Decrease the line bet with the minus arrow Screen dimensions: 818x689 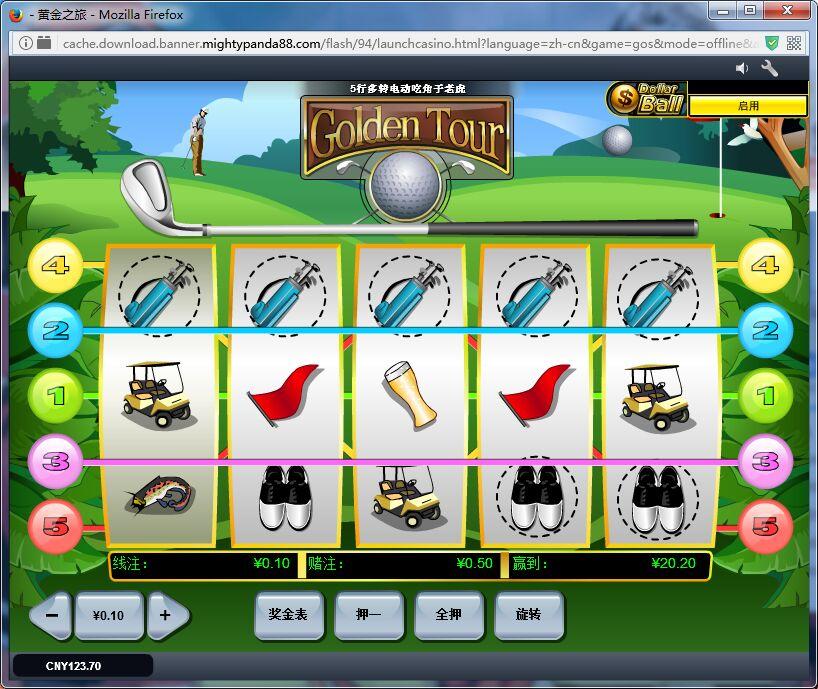pos(52,616)
